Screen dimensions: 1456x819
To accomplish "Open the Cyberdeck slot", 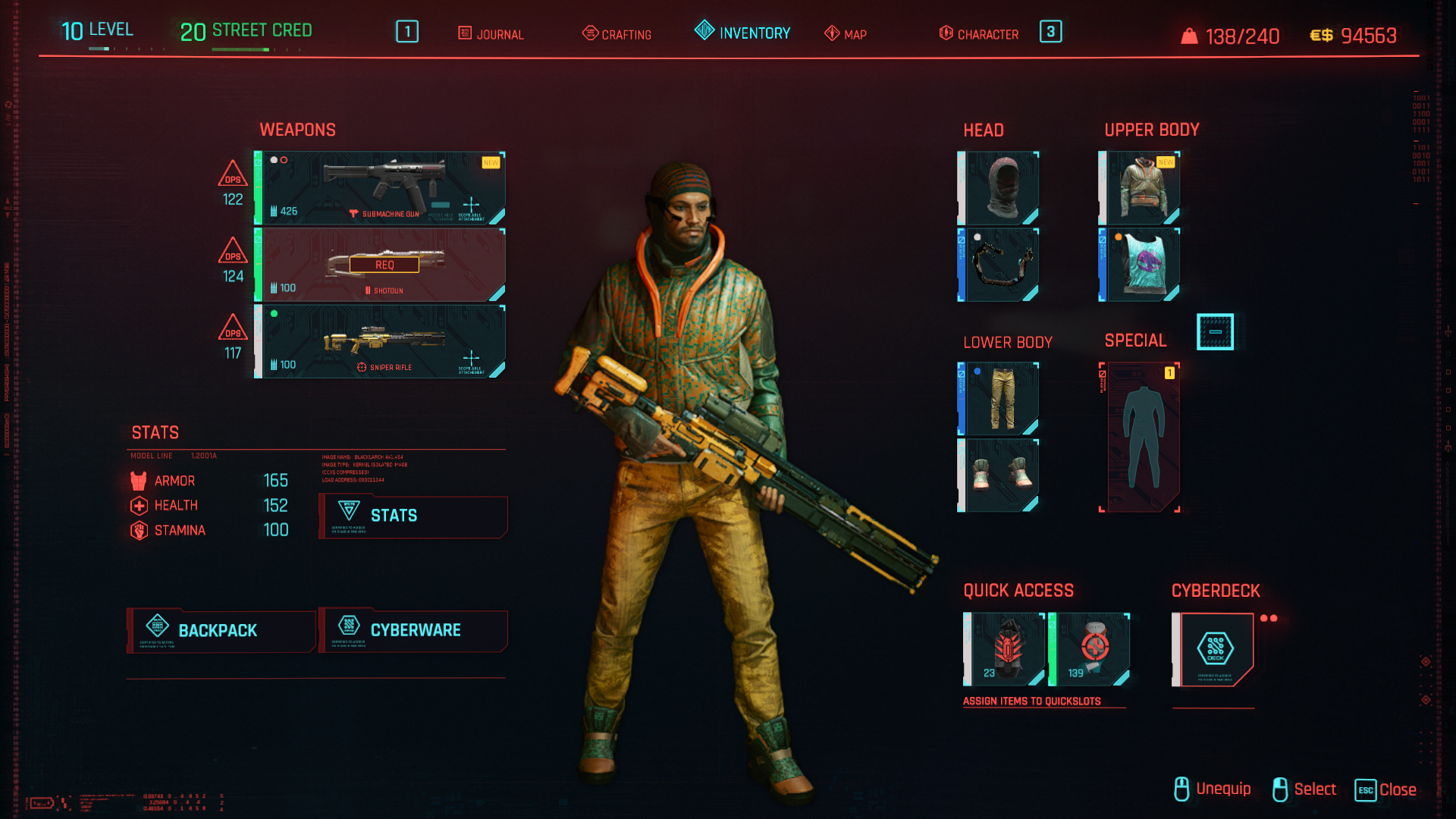I will 1214,649.
